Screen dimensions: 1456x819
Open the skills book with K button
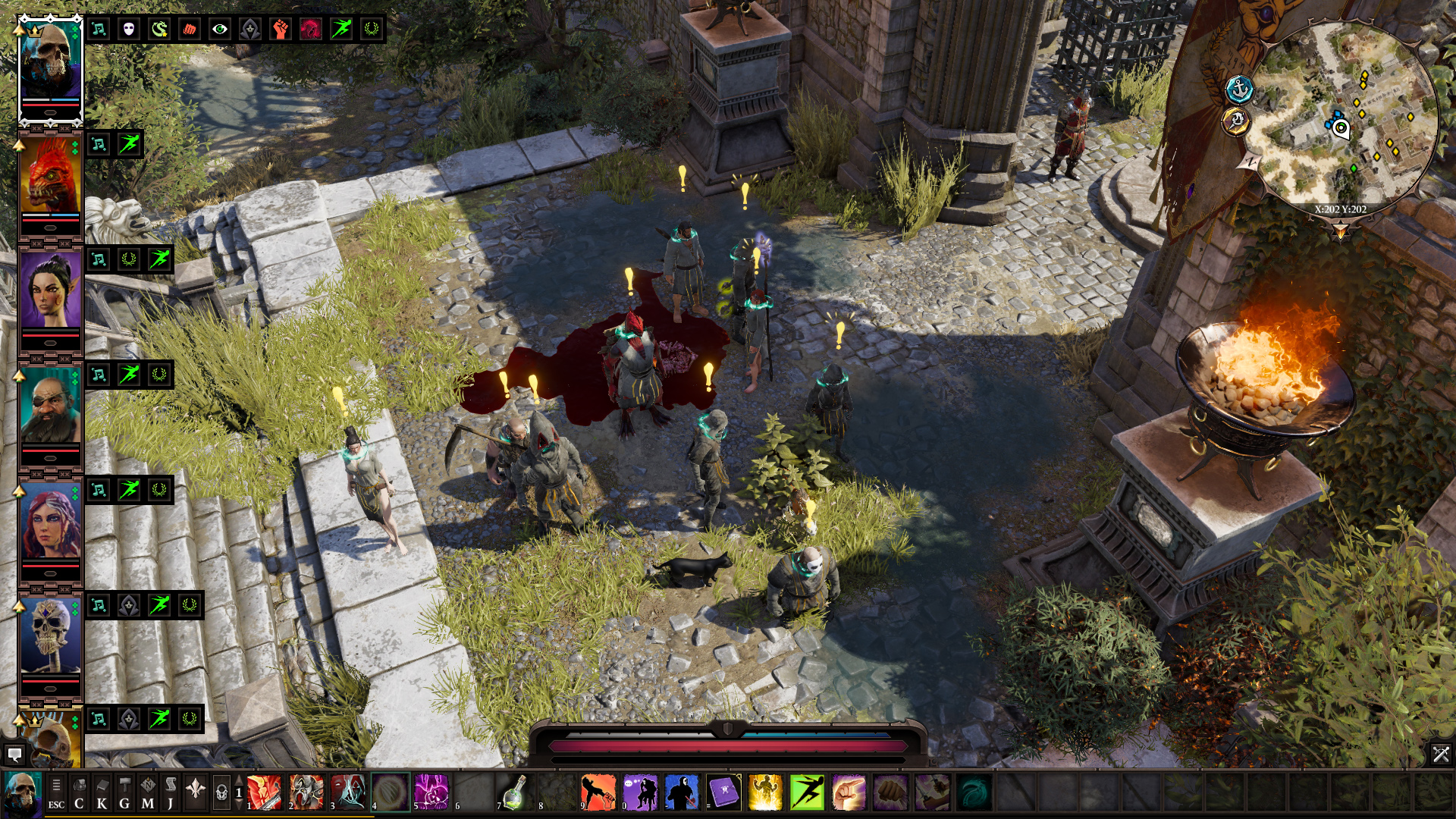click(x=102, y=793)
